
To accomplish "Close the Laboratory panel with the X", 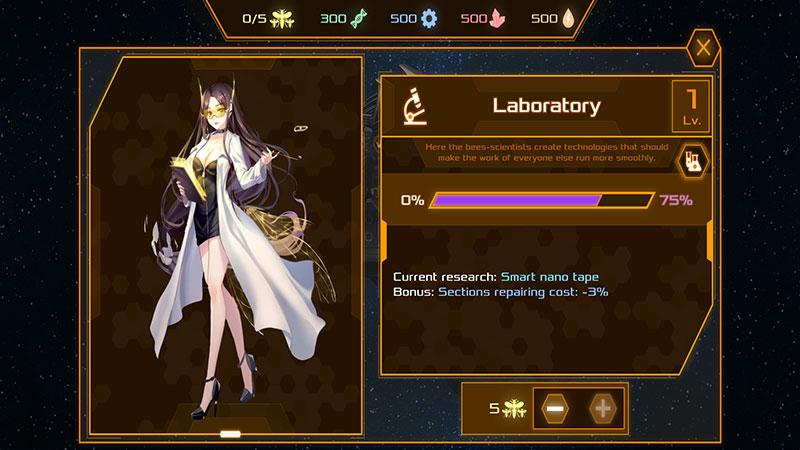I will tap(704, 47).
